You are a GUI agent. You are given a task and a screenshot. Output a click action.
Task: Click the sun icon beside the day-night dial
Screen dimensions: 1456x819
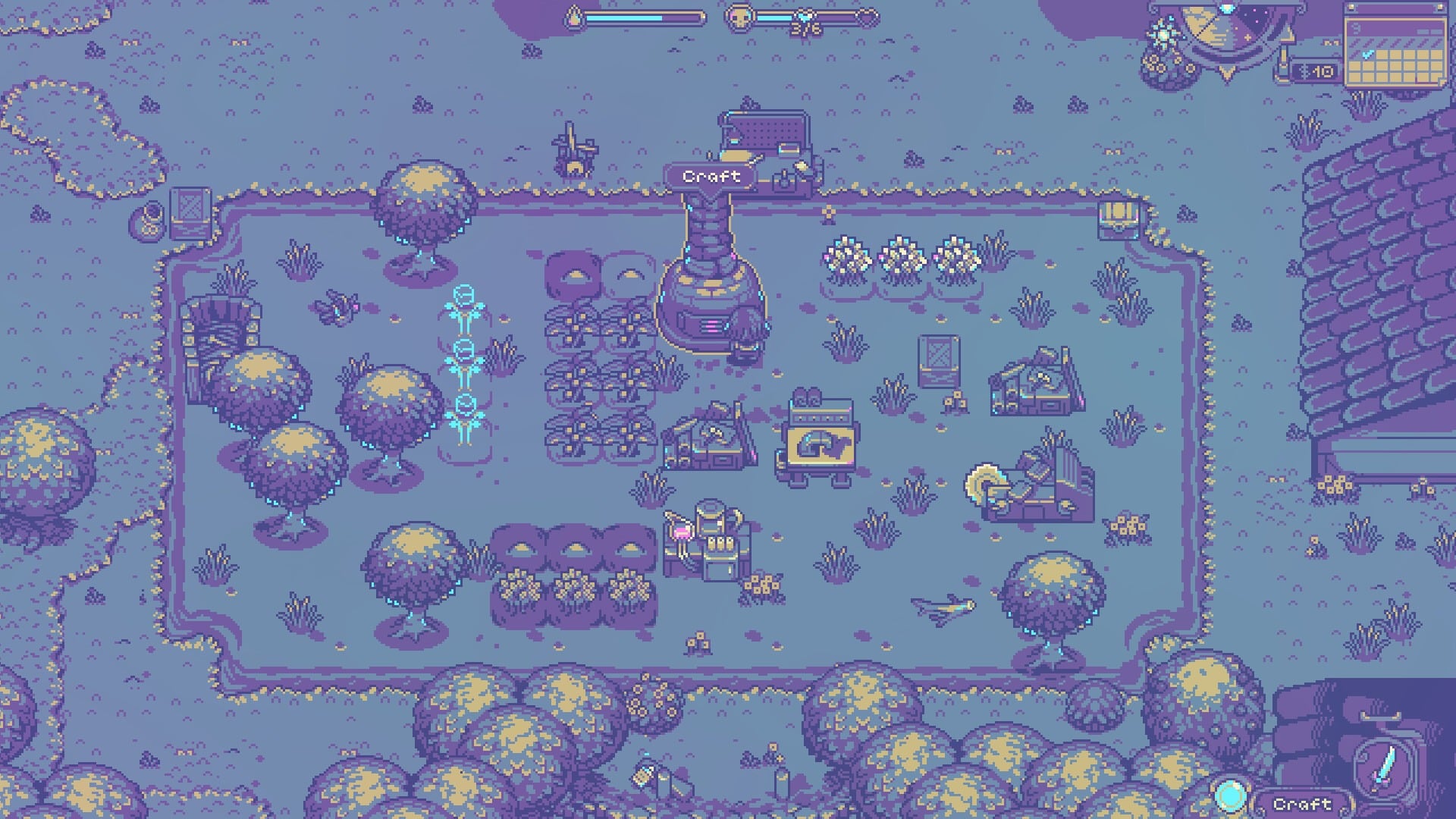coord(1163,33)
